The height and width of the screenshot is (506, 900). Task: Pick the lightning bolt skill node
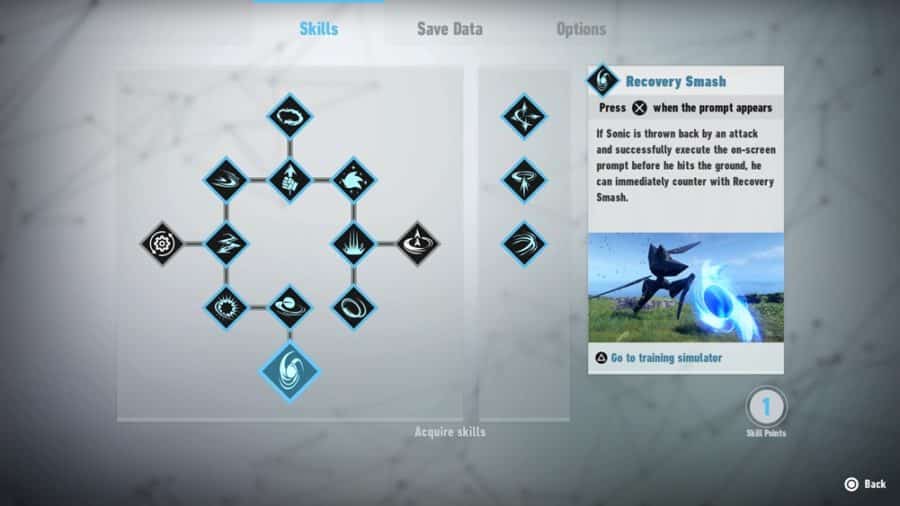pos(226,243)
